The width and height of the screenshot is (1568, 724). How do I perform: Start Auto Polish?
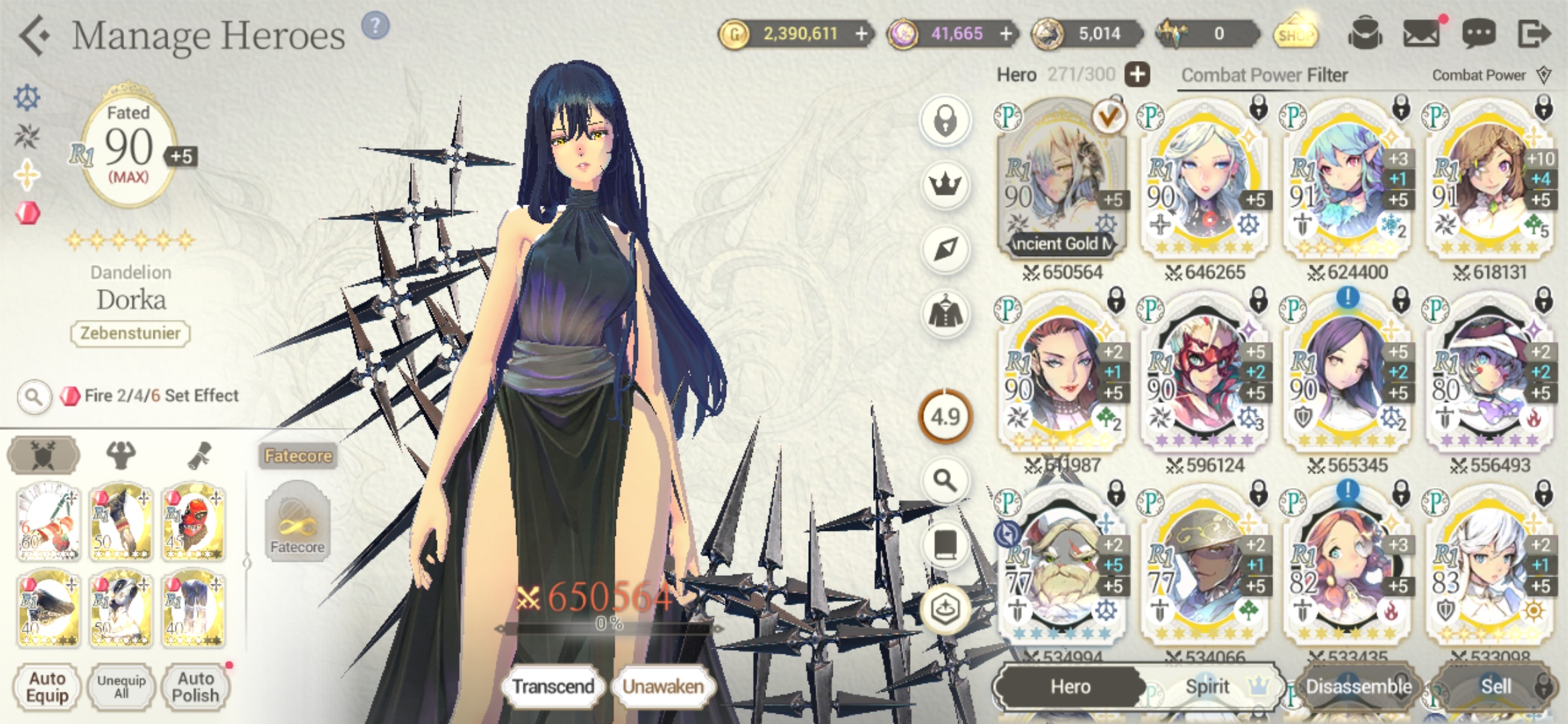pos(195,687)
